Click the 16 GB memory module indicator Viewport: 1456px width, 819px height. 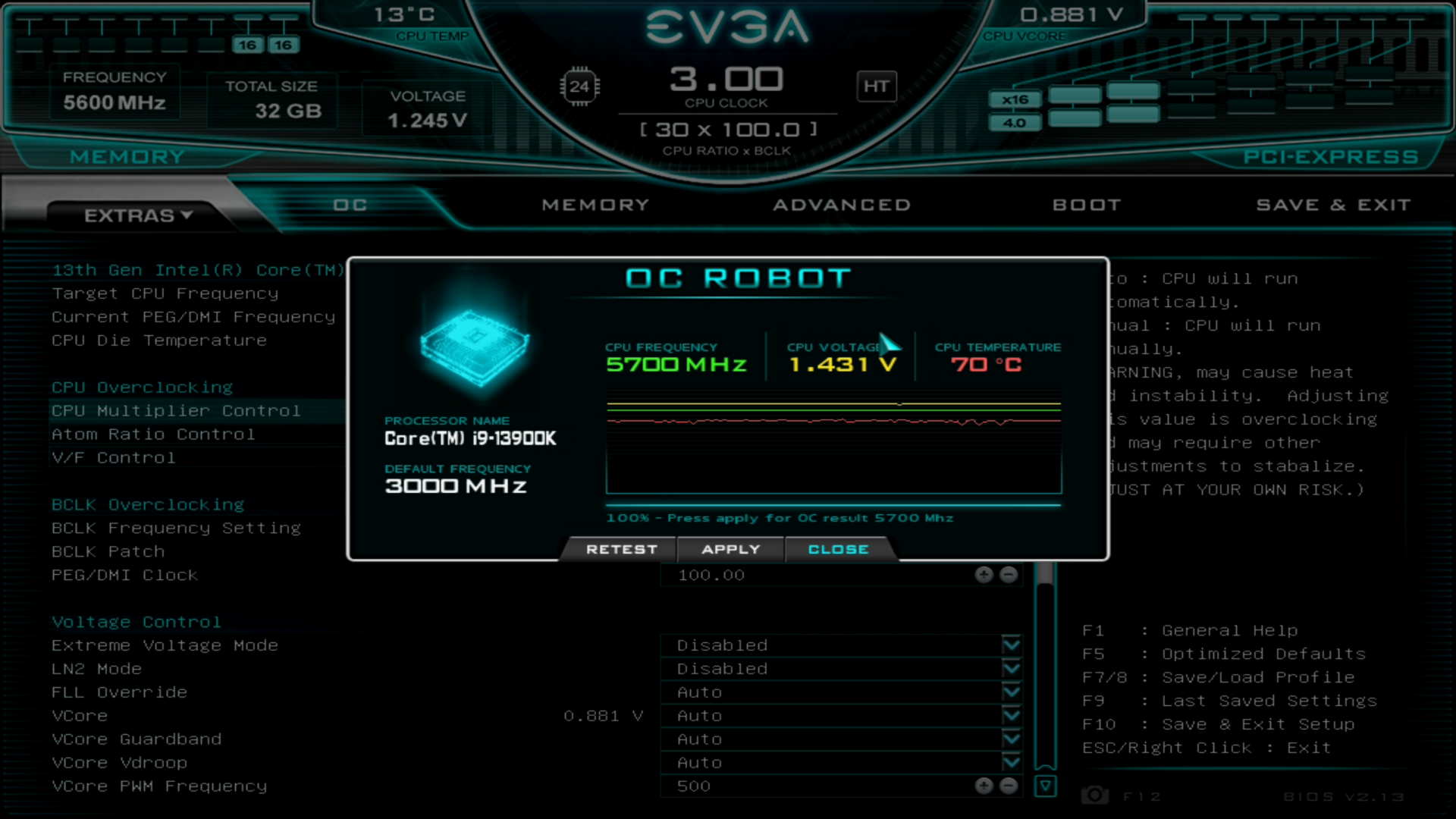point(246,45)
